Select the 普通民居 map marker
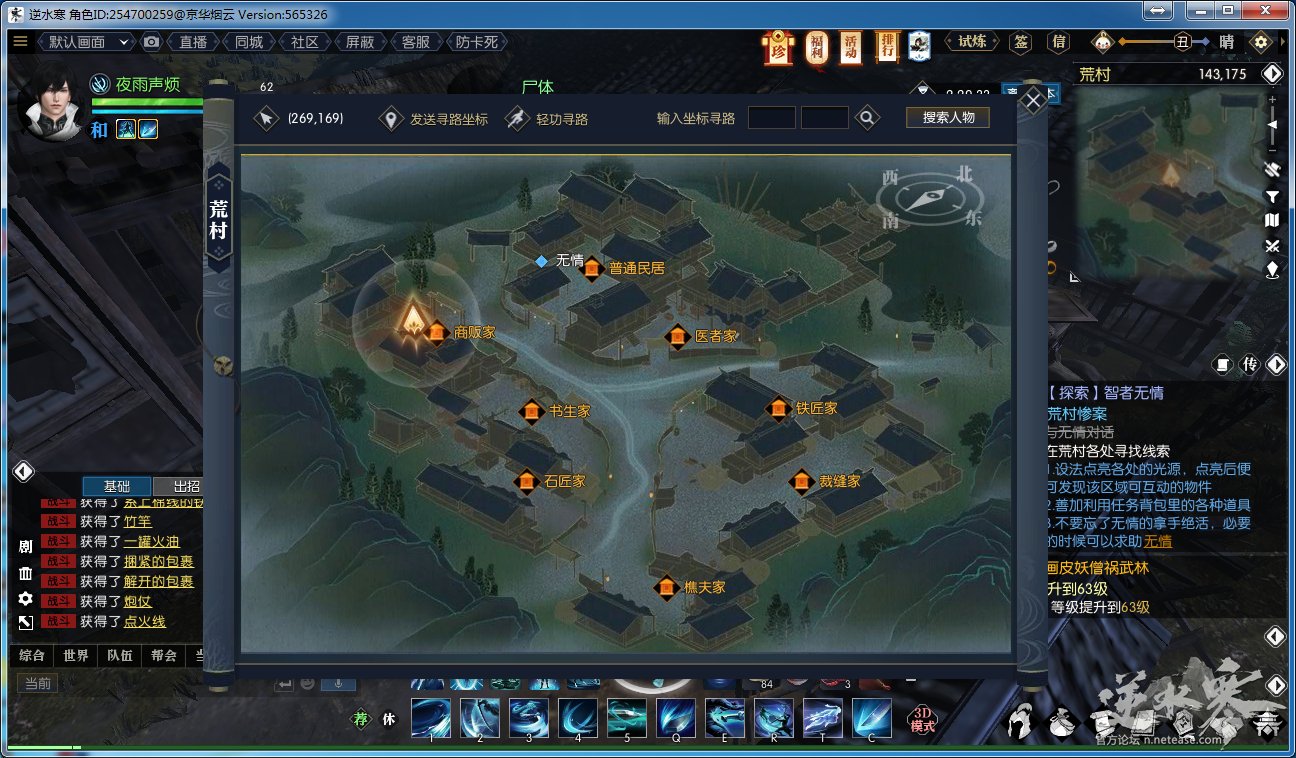The width and height of the screenshot is (1296, 758). [x=592, y=268]
